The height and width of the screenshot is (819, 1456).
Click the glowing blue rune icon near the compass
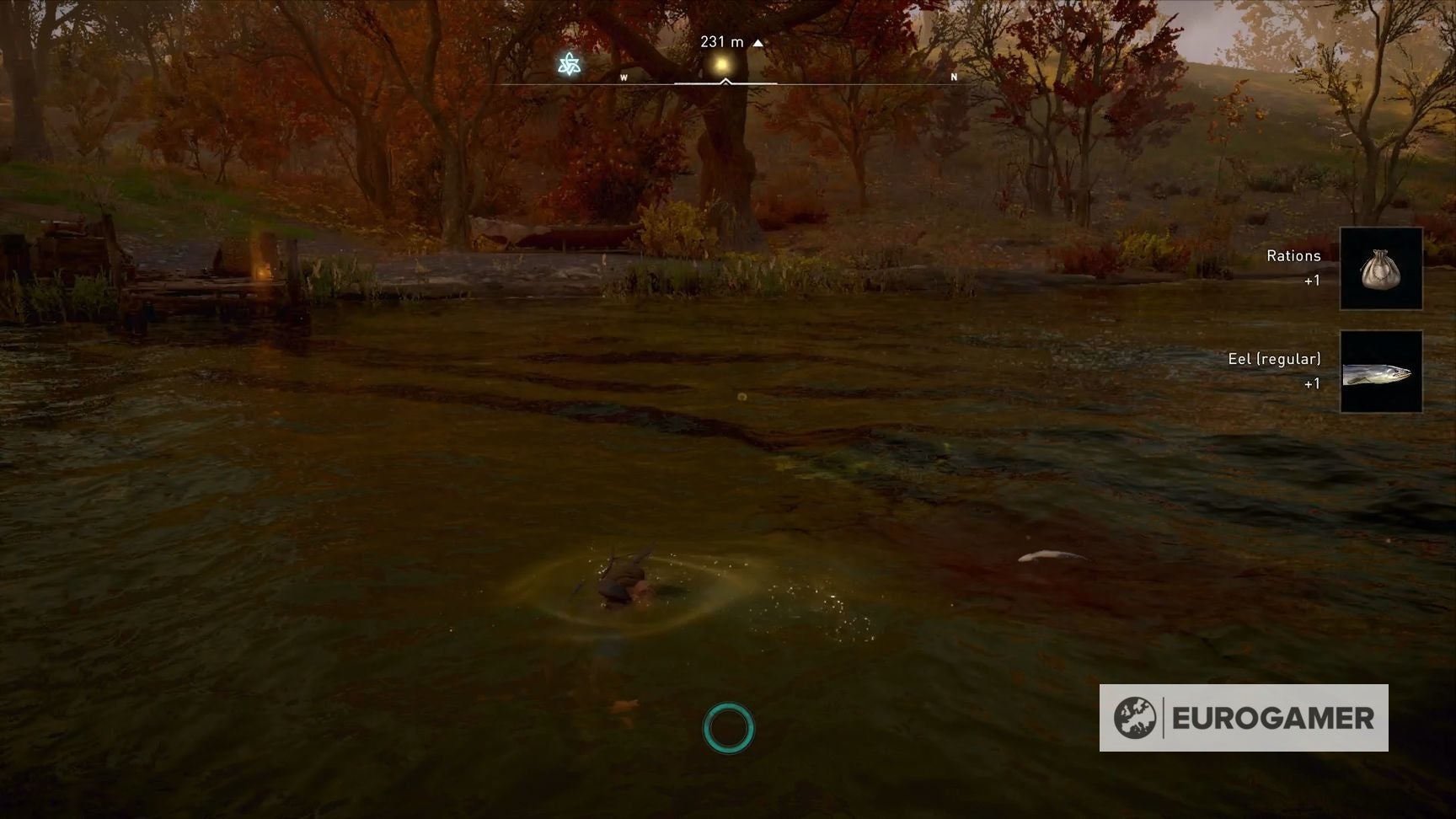point(568,64)
